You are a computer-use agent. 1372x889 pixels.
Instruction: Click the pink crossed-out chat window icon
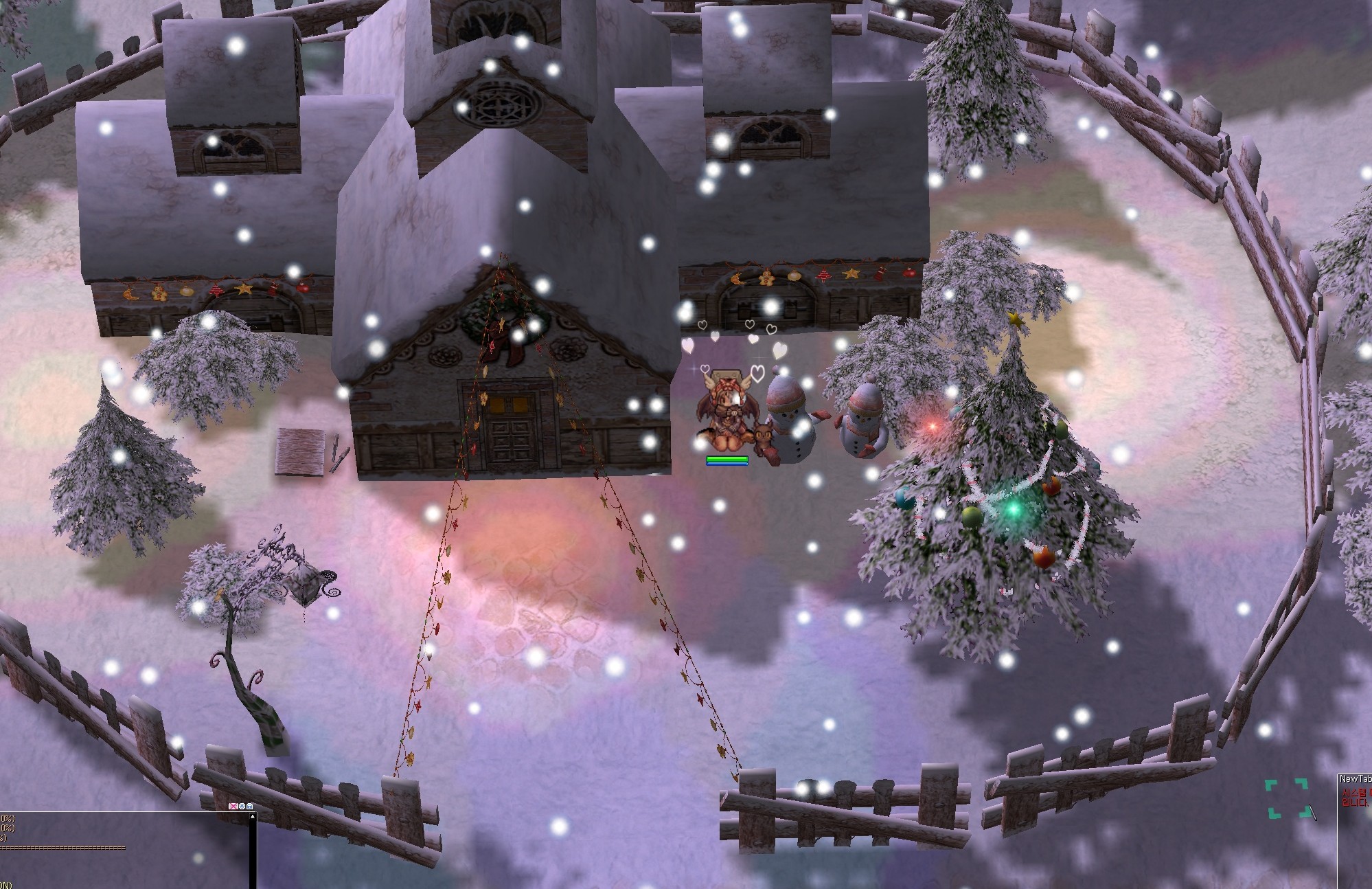233,806
